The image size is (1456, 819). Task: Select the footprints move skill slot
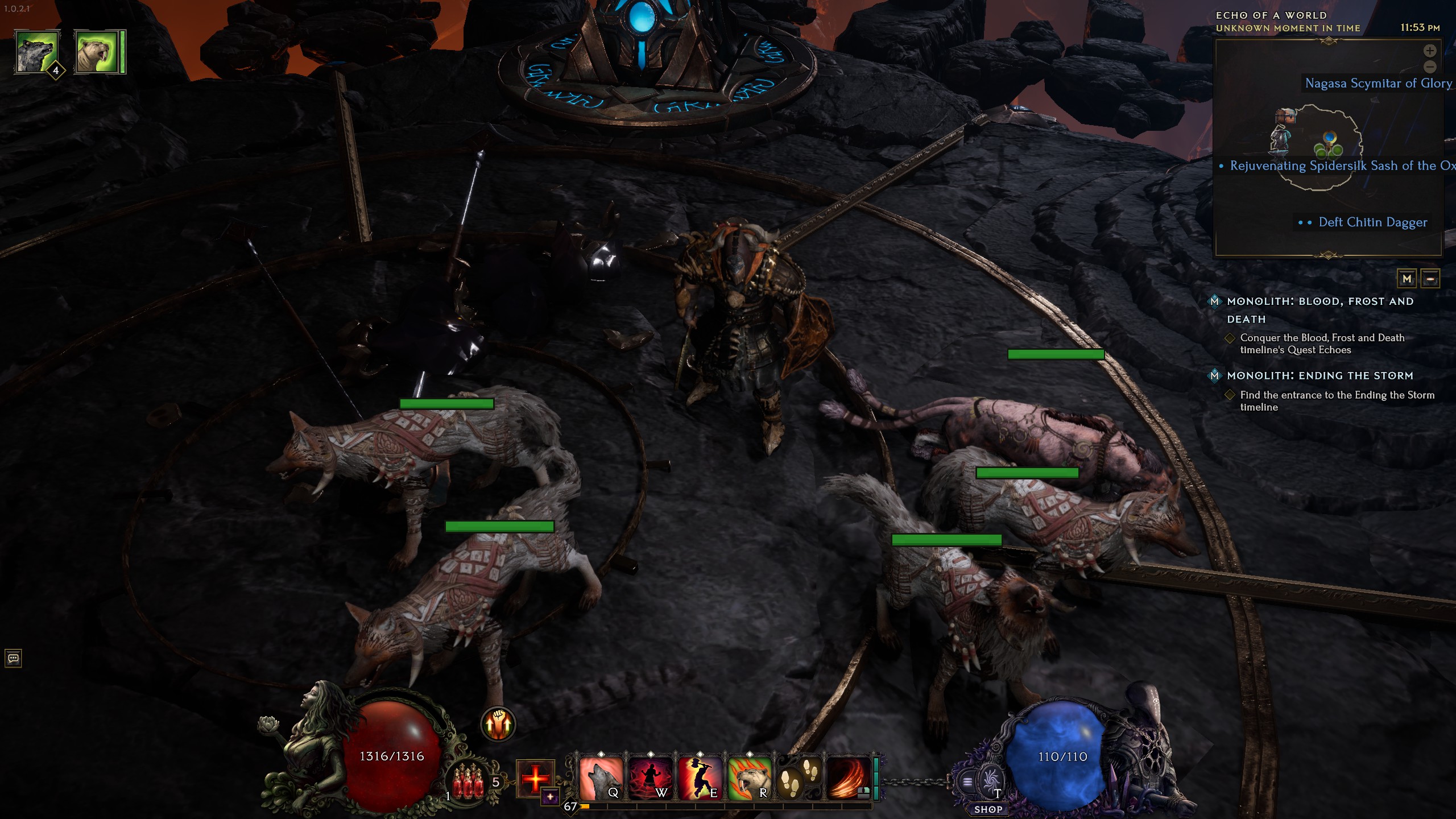pos(799,779)
